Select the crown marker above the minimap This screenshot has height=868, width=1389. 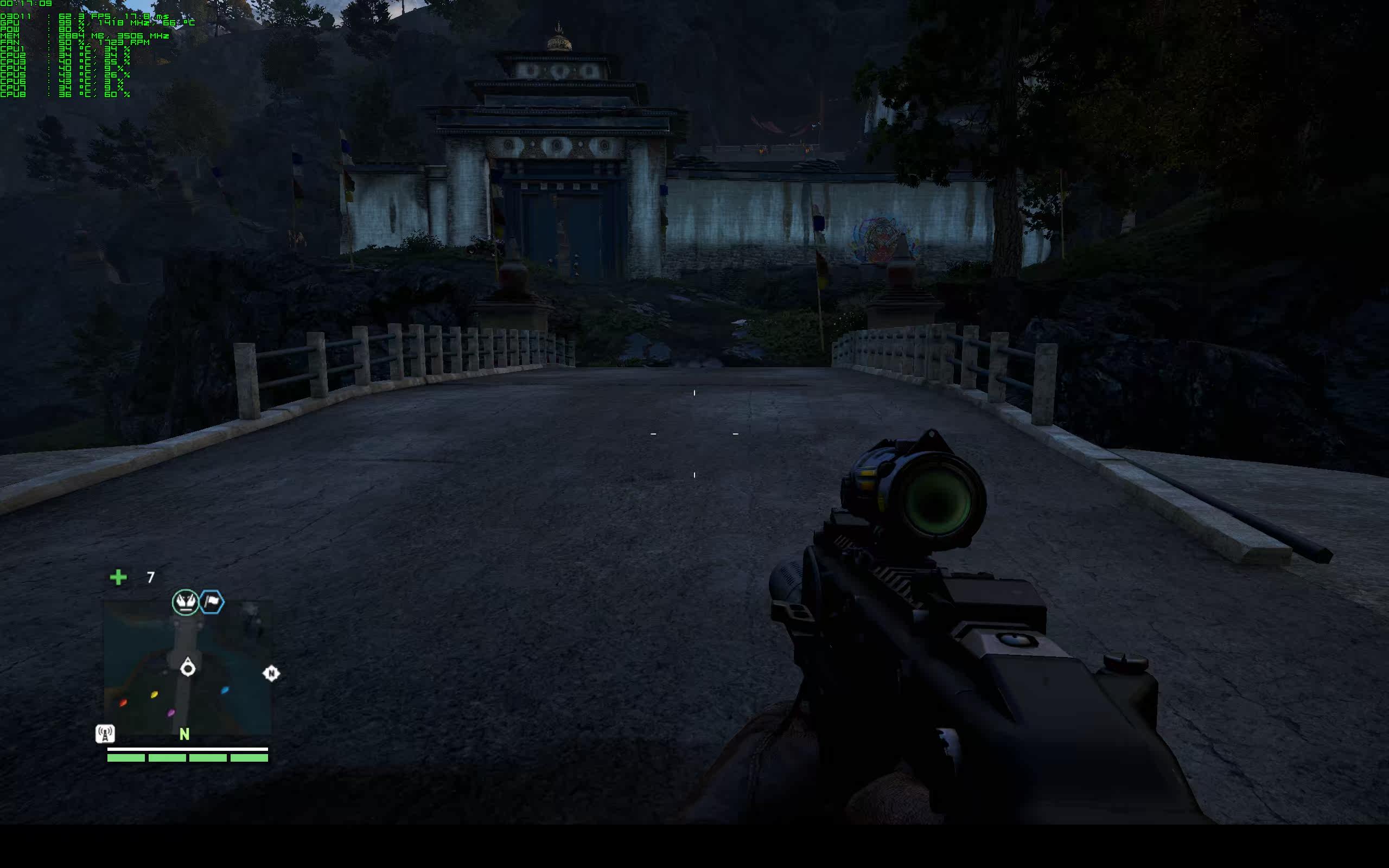point(186,602)
